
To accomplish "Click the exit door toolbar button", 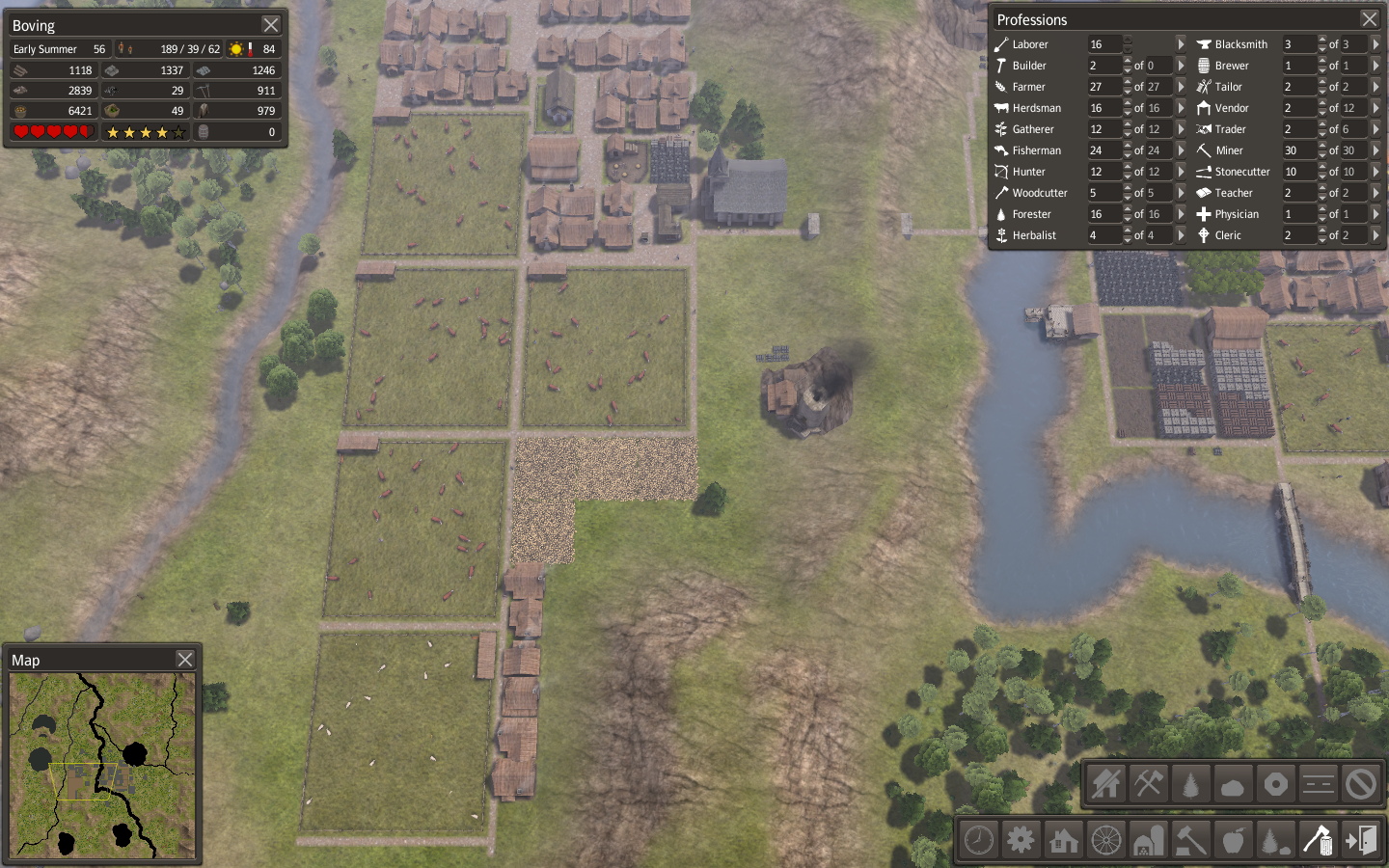I will pos(1361,840).
